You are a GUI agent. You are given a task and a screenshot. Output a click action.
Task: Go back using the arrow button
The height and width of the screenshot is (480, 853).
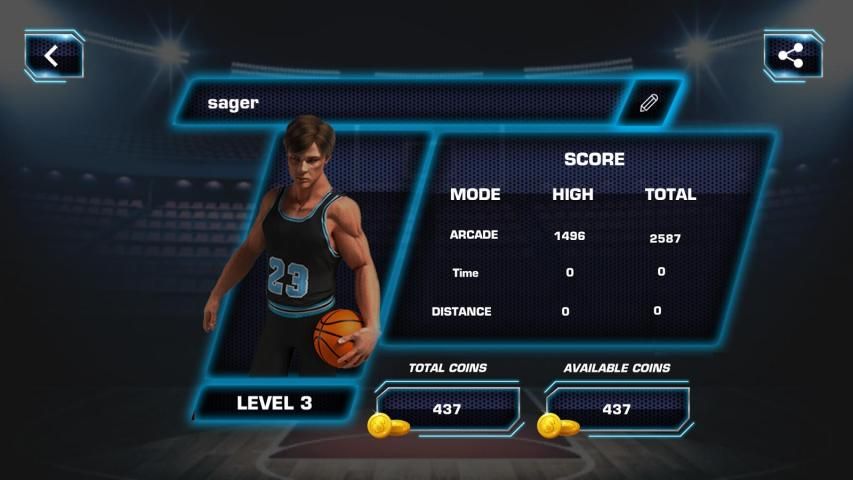click(x=53, y=56)
